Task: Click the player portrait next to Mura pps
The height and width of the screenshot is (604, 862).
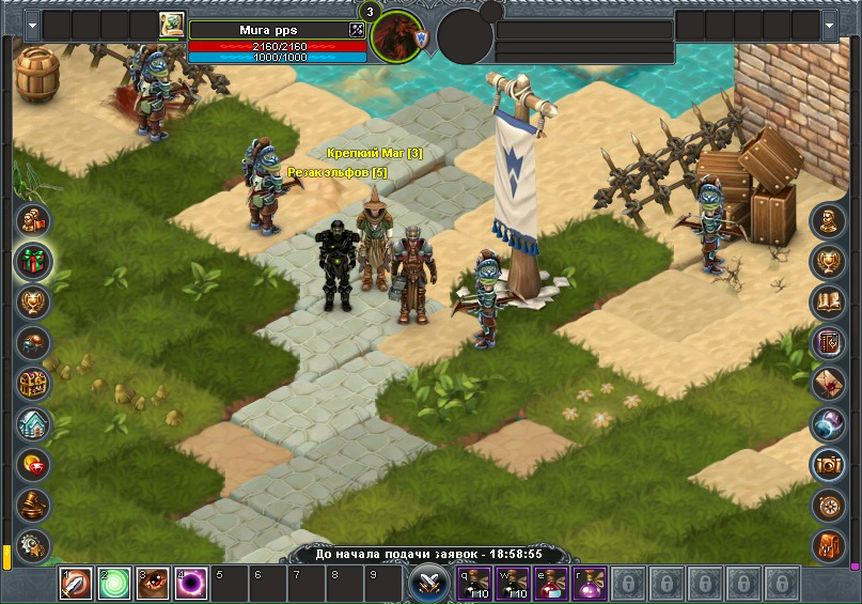Action: click(171, 26)
